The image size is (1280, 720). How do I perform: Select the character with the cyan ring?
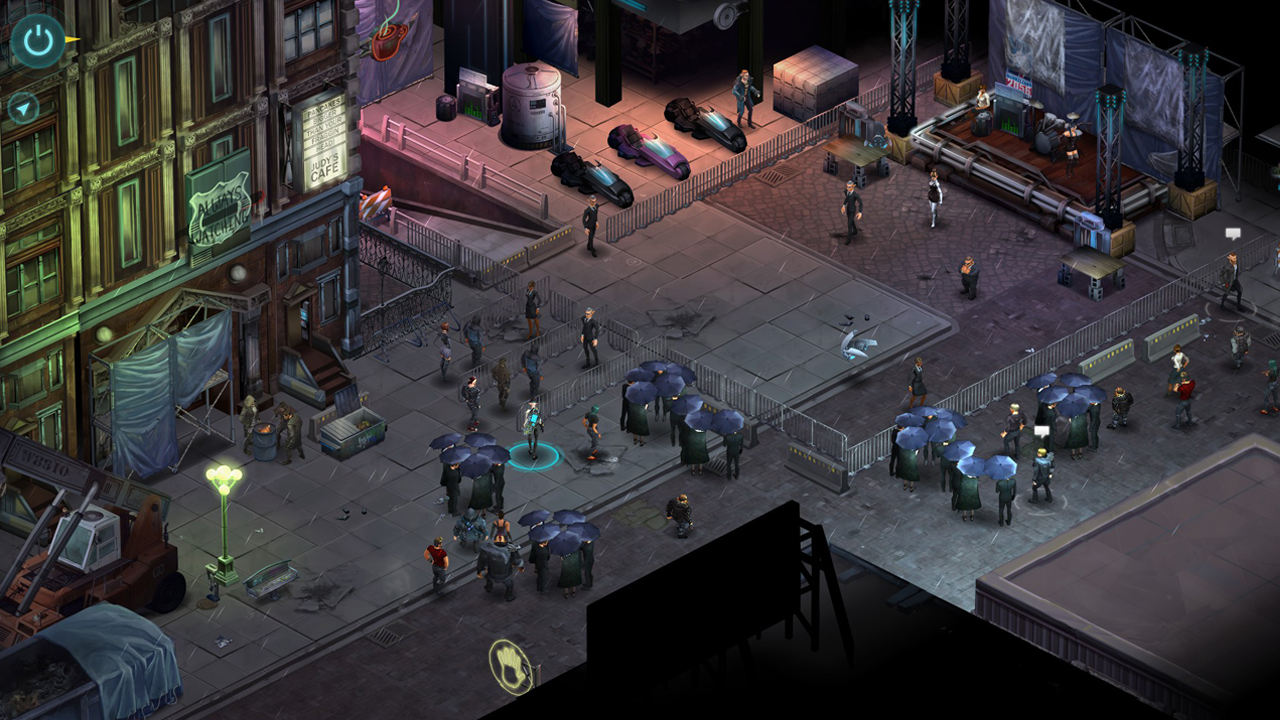(532, 432)
